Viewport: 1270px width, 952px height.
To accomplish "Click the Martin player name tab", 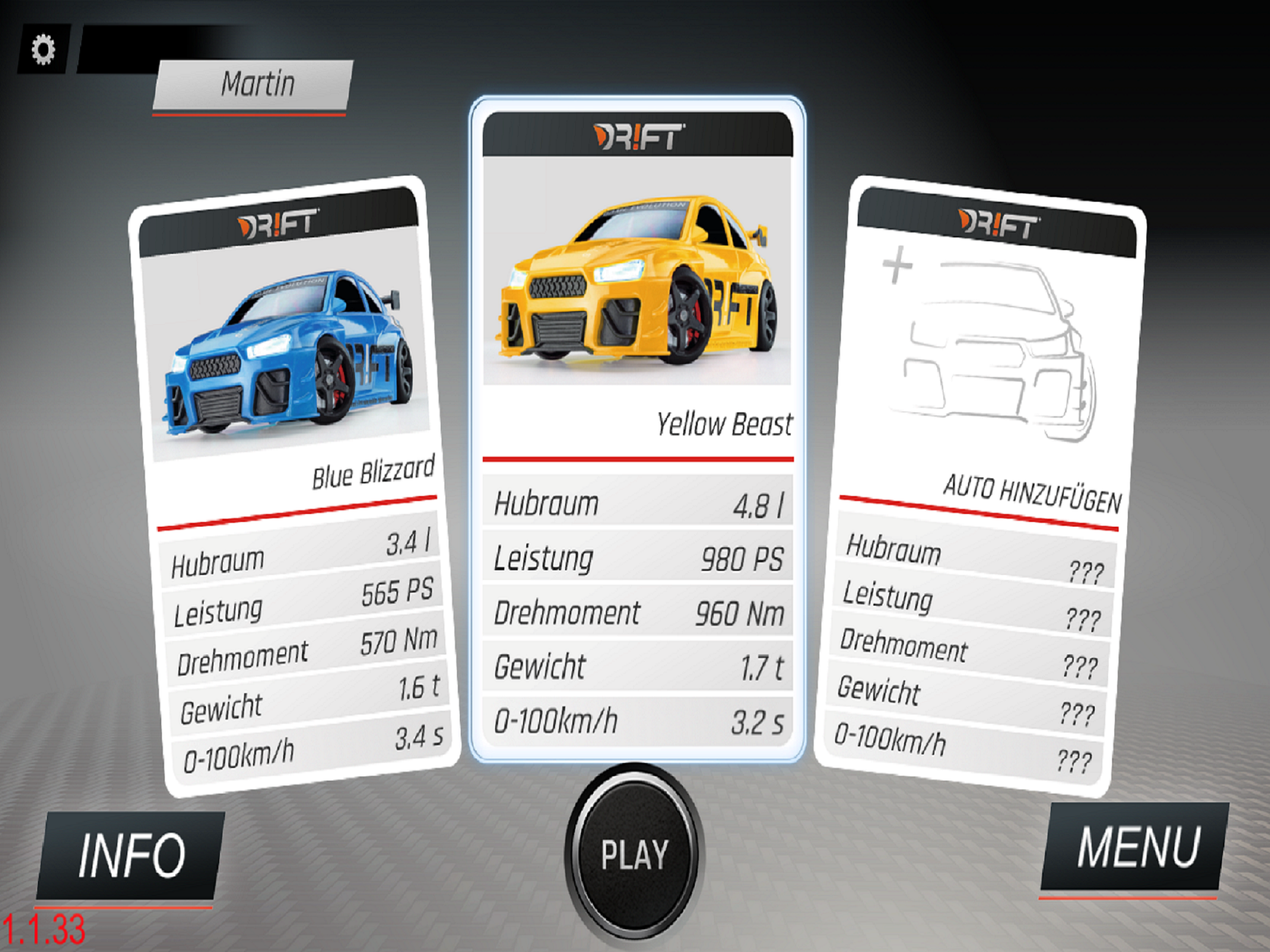I will (254, 85).
